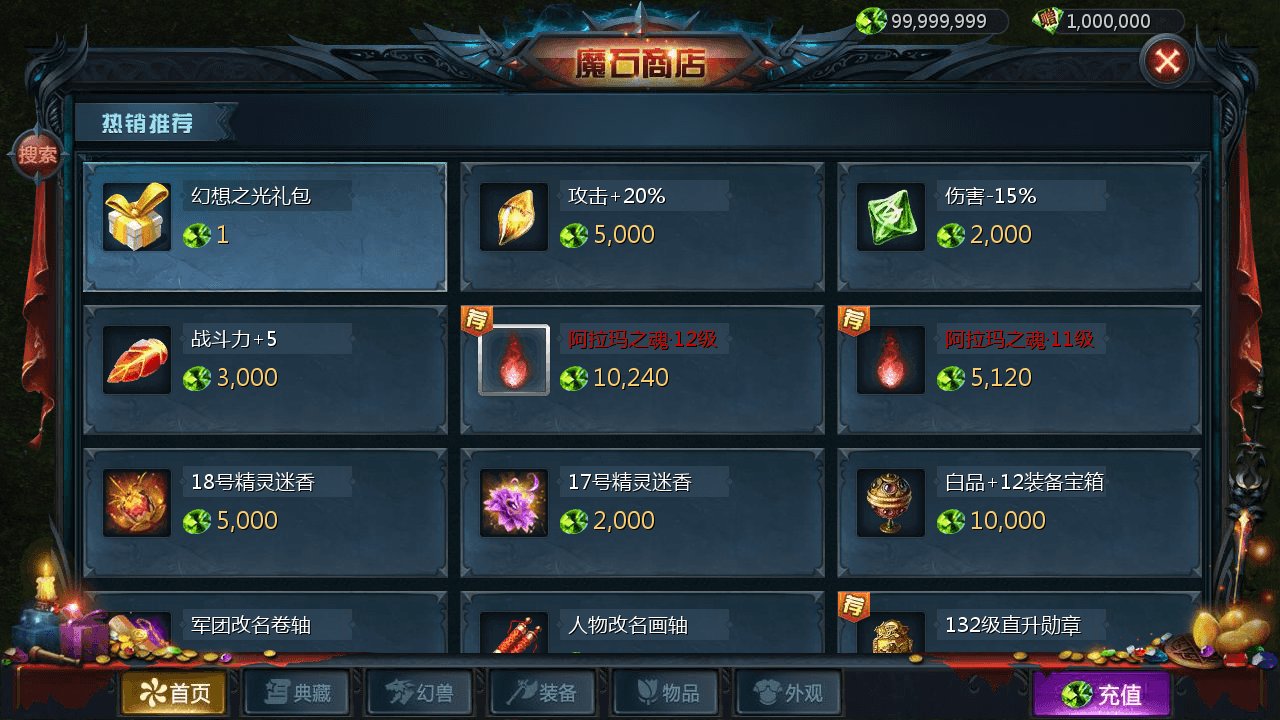Click the 战斗力+5 red crystal icon

pos(136,361)
